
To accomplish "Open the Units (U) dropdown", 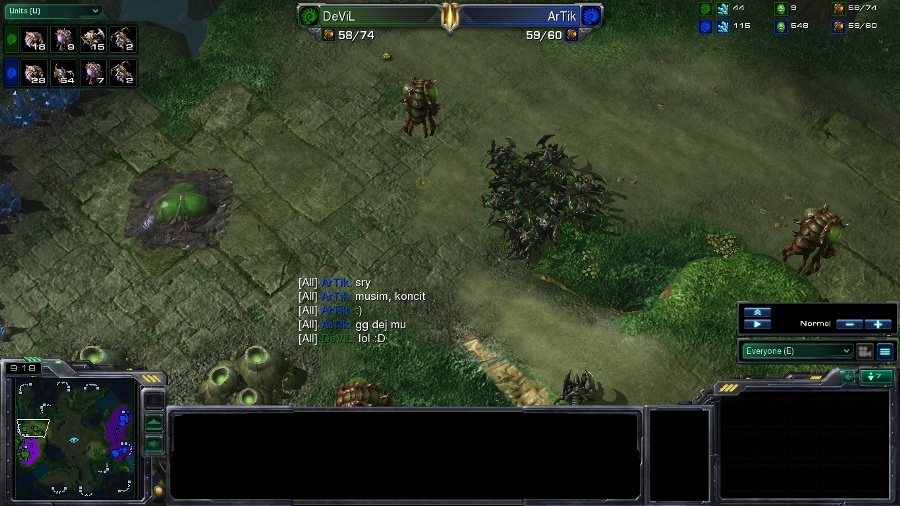I will click(53, 11).
